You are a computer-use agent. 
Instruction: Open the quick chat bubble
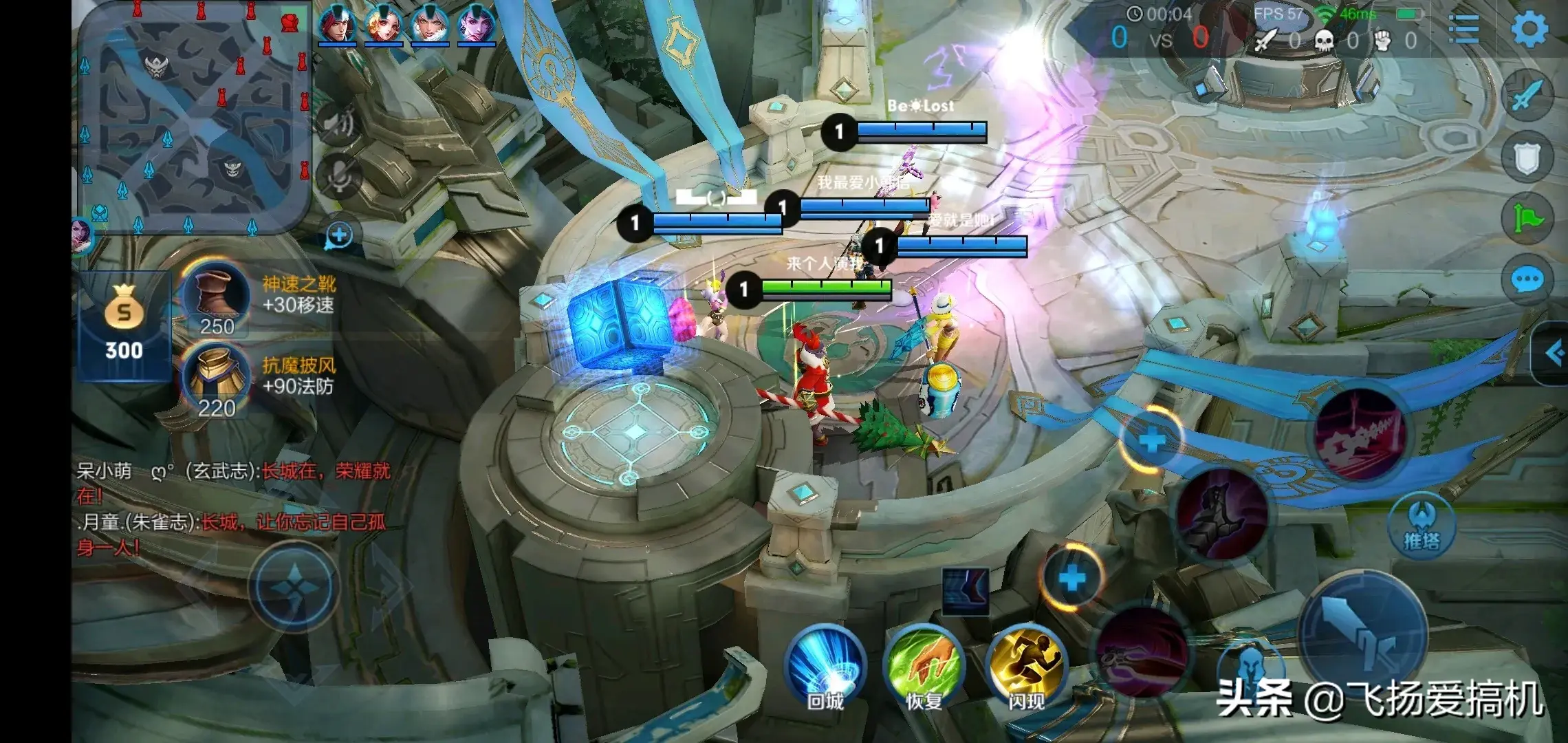pos(1527,279)
